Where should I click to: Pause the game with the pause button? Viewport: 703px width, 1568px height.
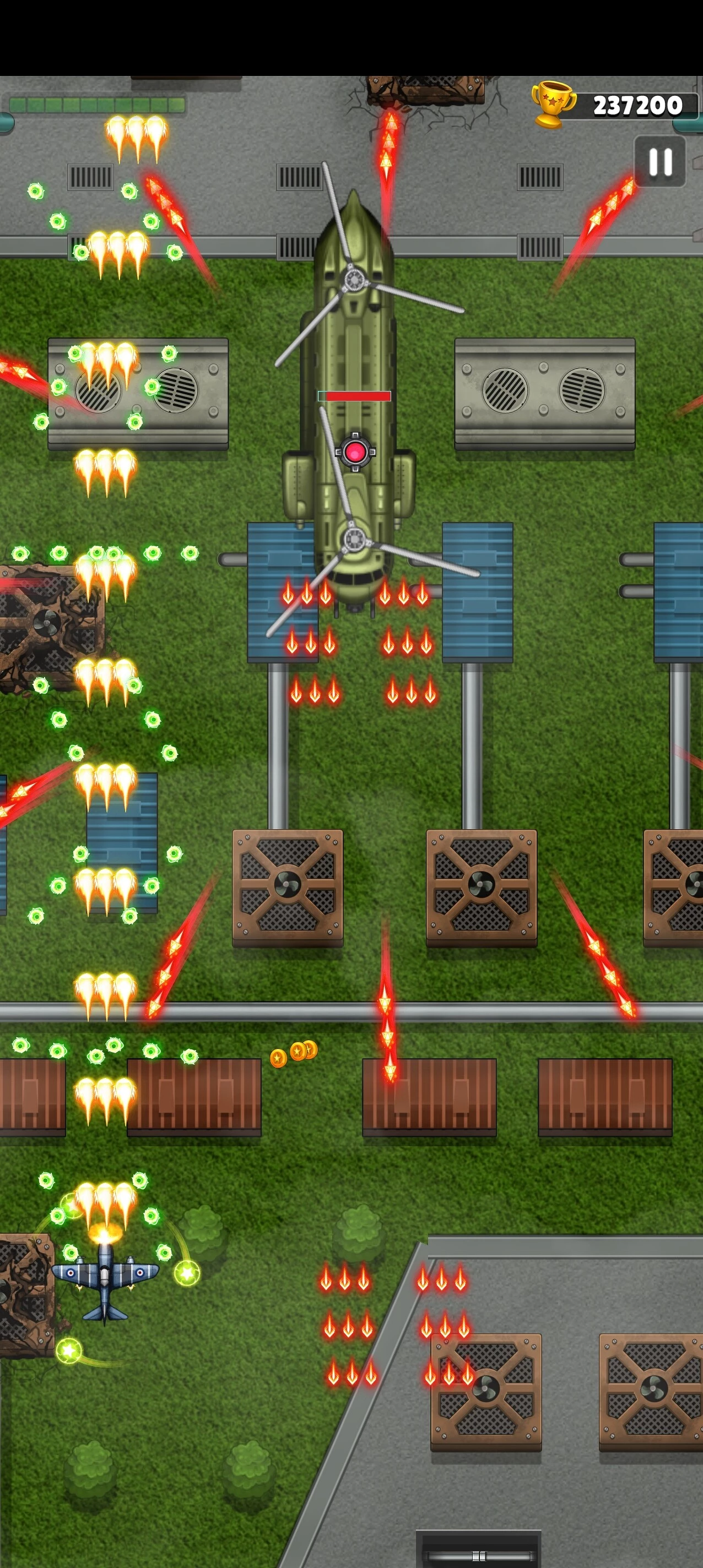[x=659, y=162]
